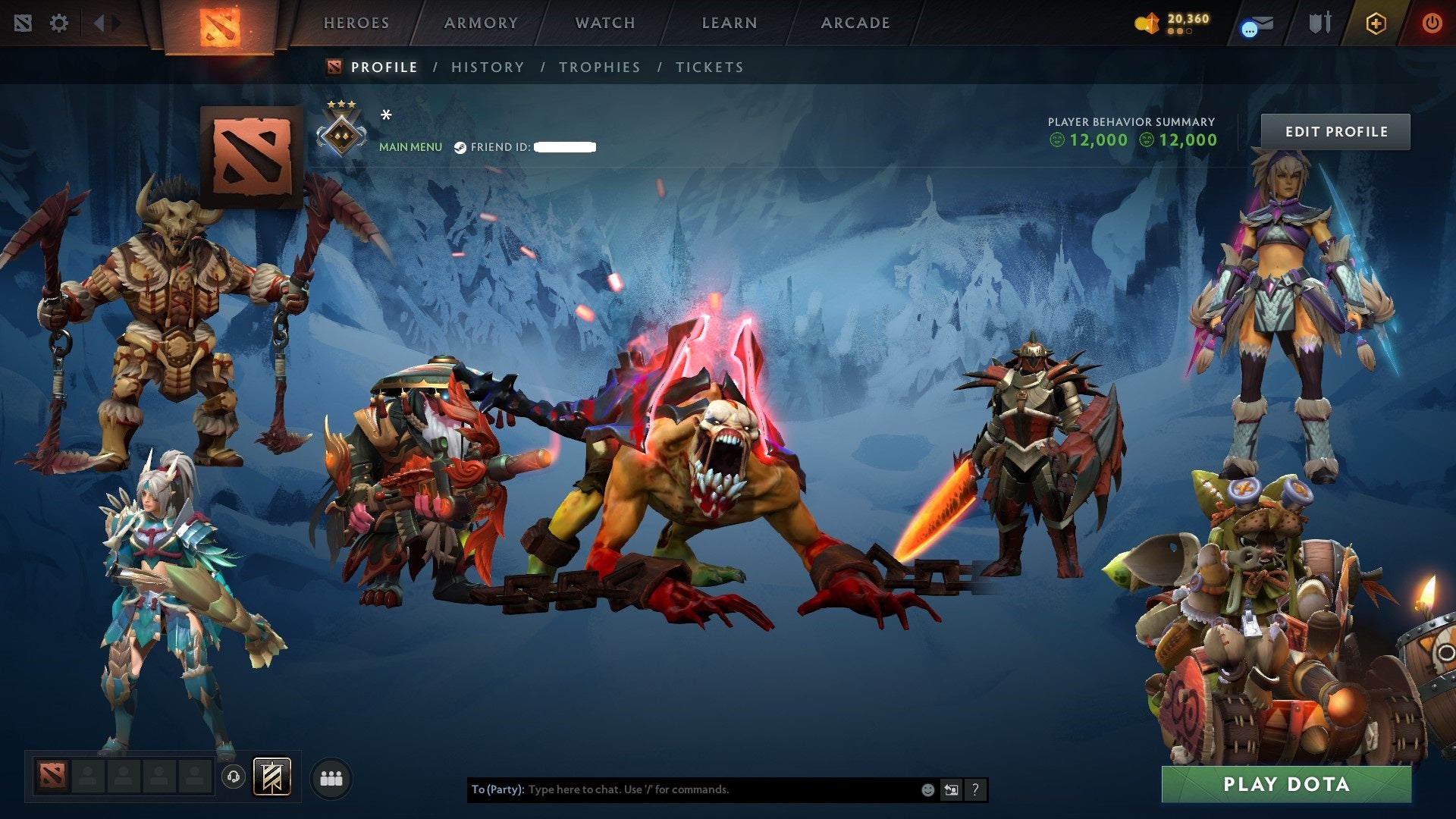Click the back navigation arrow near the top
The width and height of the screenshot is (1456, 819).
click(98, 23)
